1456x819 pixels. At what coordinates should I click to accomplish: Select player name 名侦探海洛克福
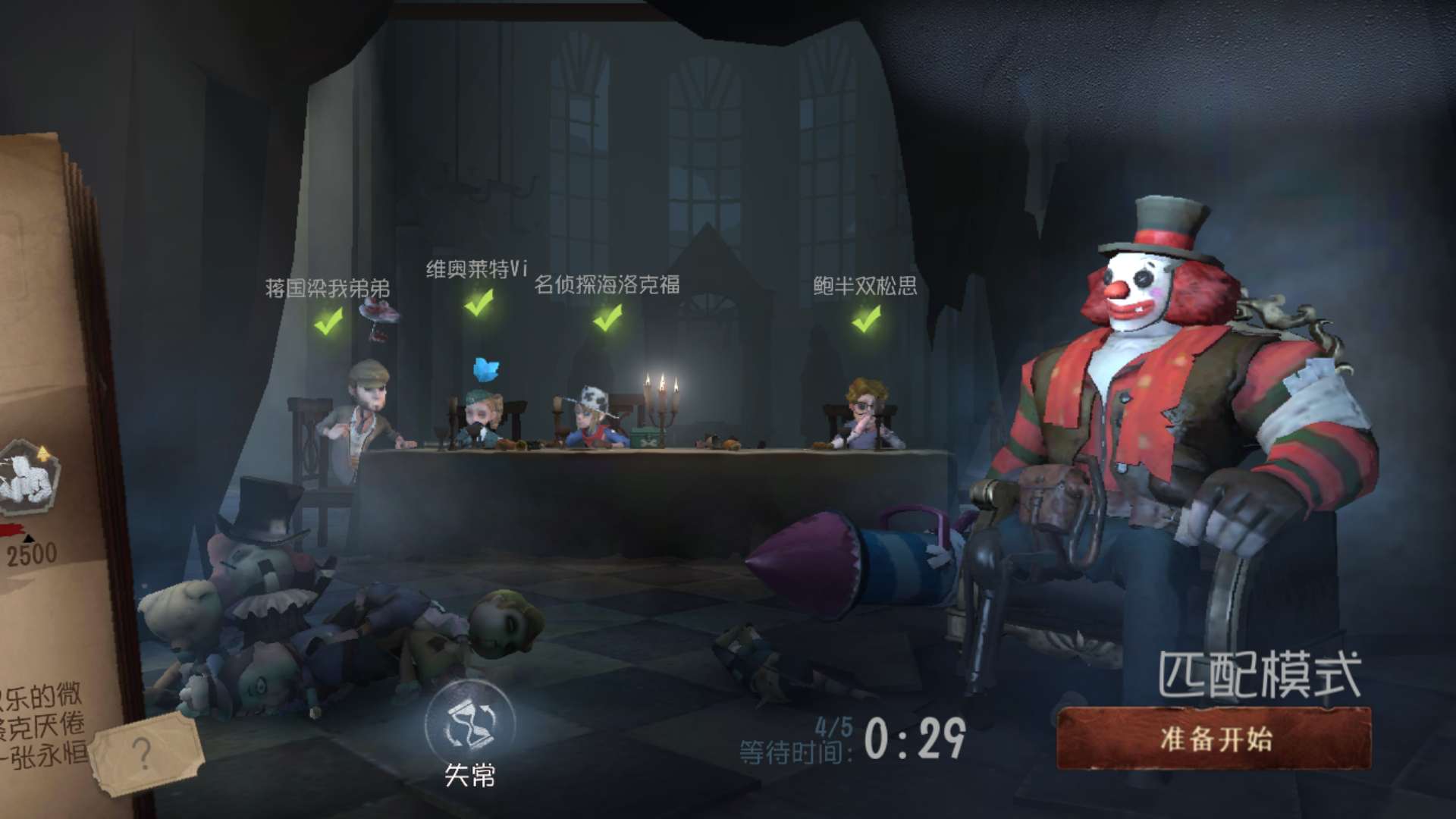coord(607,284)
